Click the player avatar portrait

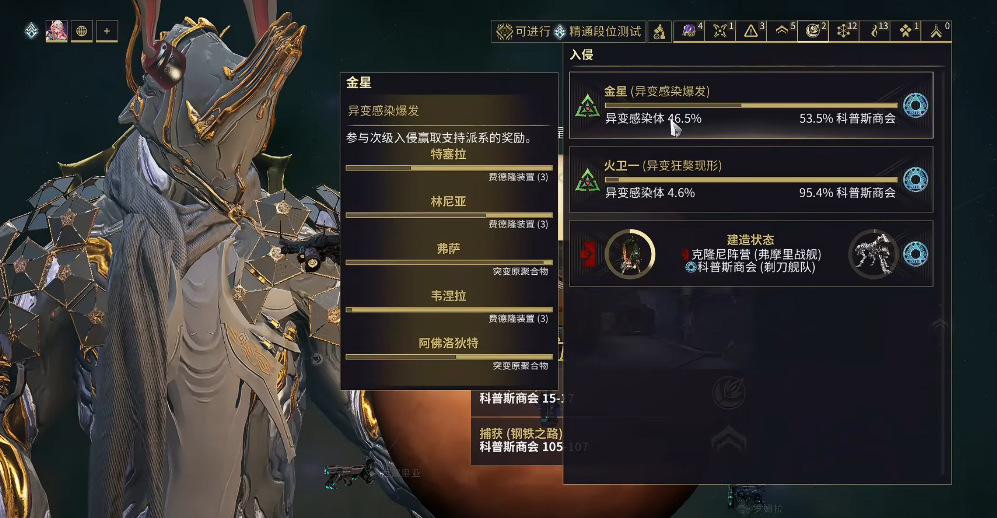coord(55,31)
